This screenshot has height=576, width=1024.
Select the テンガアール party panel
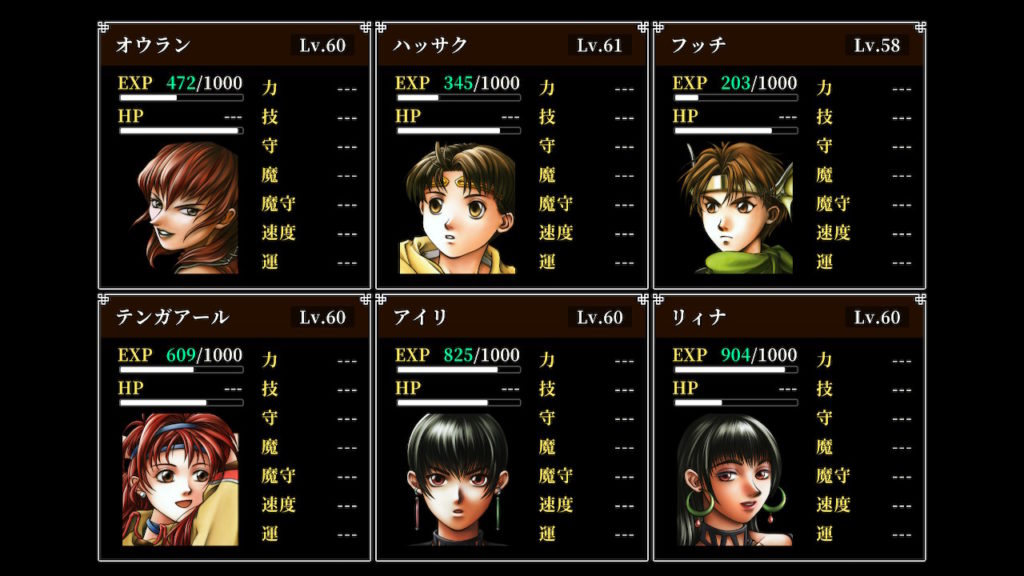tap(234, 426)
